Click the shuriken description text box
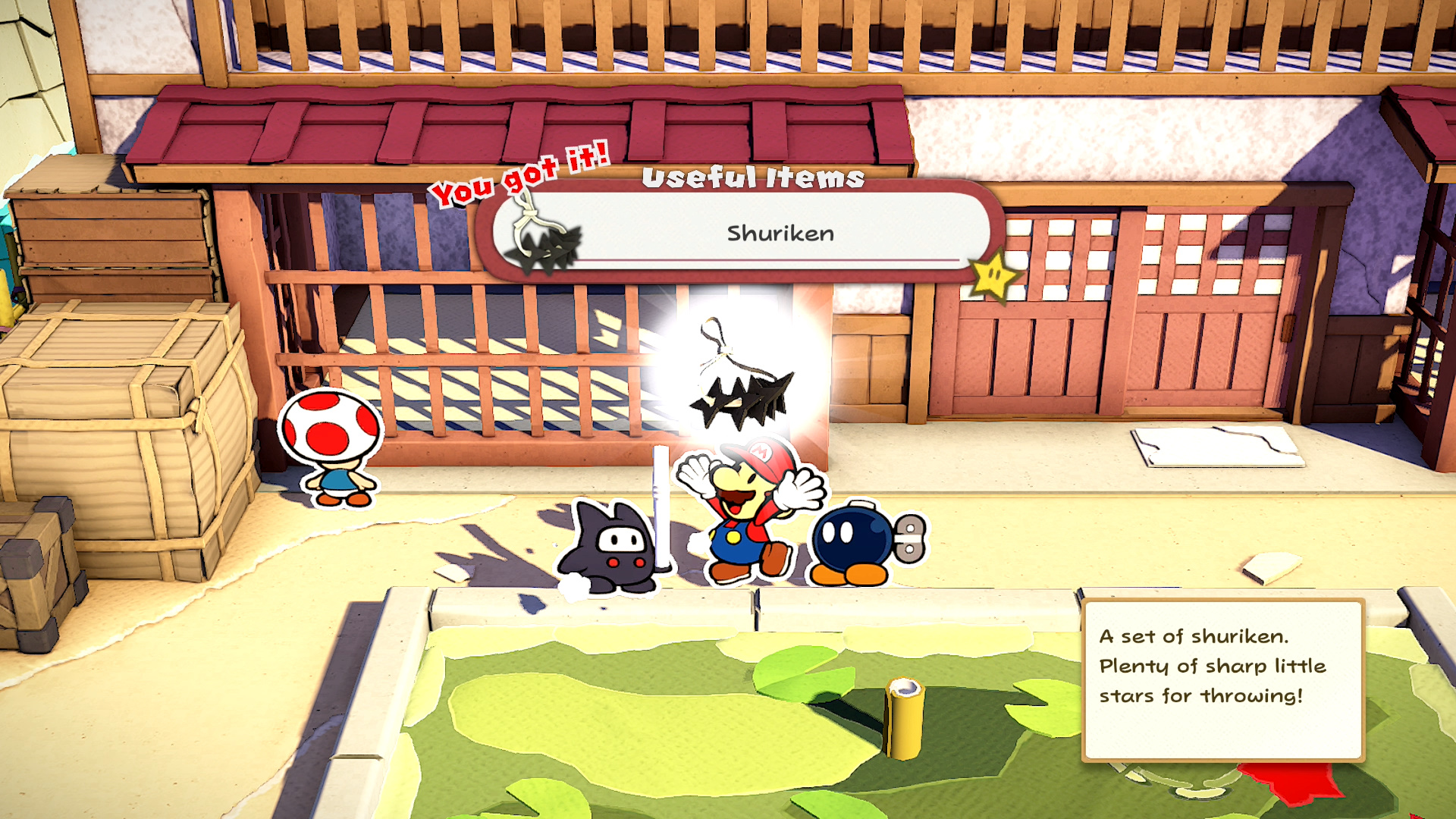 pos(1222,679)
